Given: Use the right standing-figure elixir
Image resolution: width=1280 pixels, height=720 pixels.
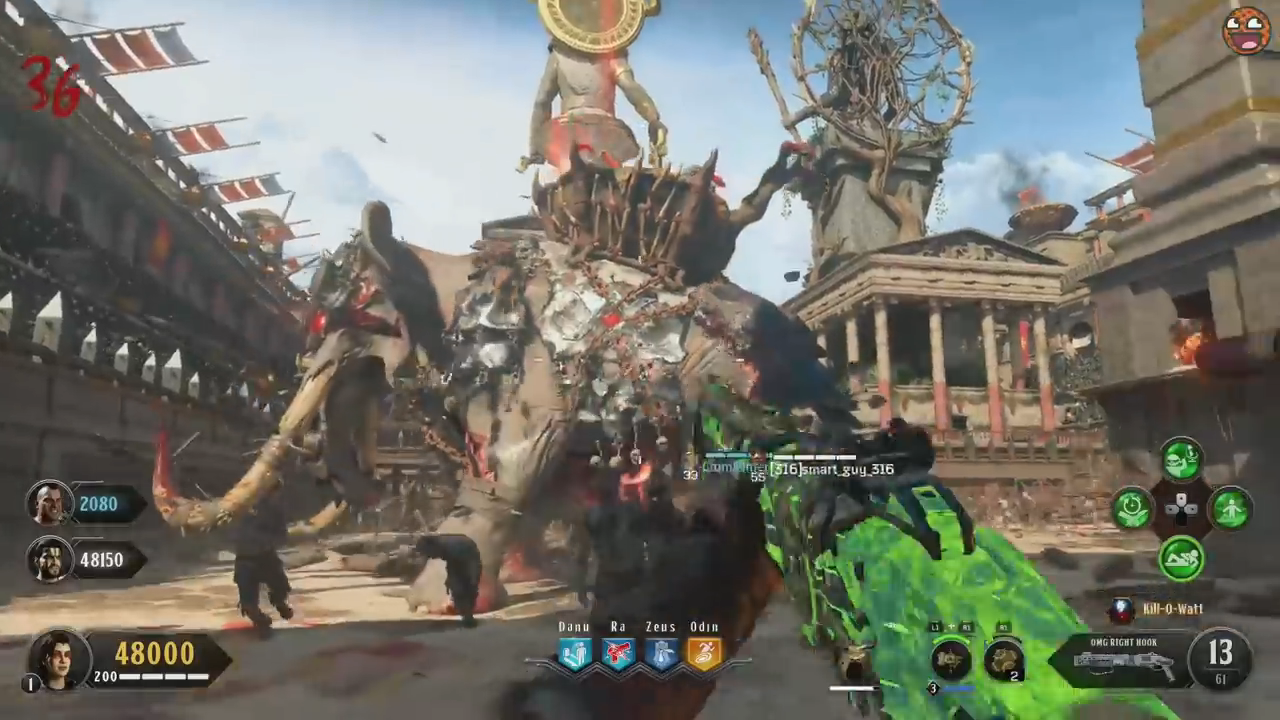Looking at the screenshot, I should point(1231,508).
